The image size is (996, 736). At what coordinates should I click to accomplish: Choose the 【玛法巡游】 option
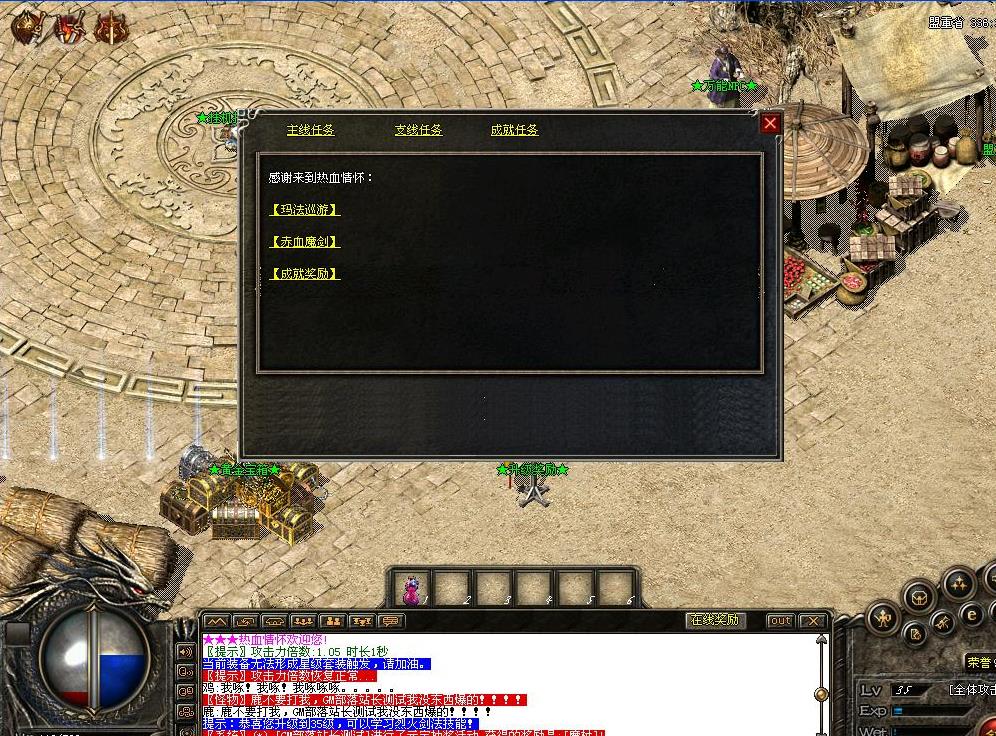click(x=305, y=210)
